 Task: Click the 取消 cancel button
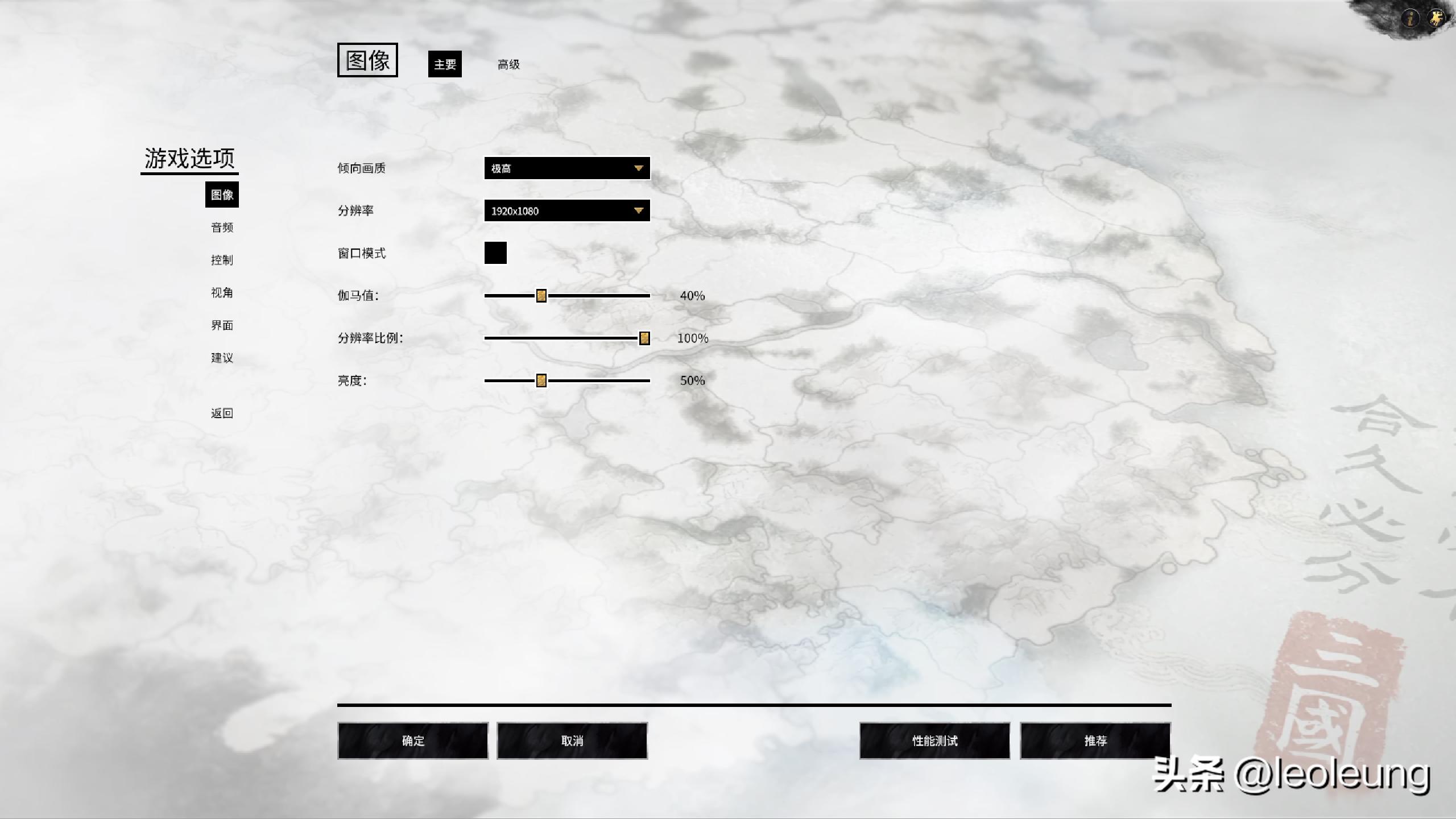click(x=572, y=741)
